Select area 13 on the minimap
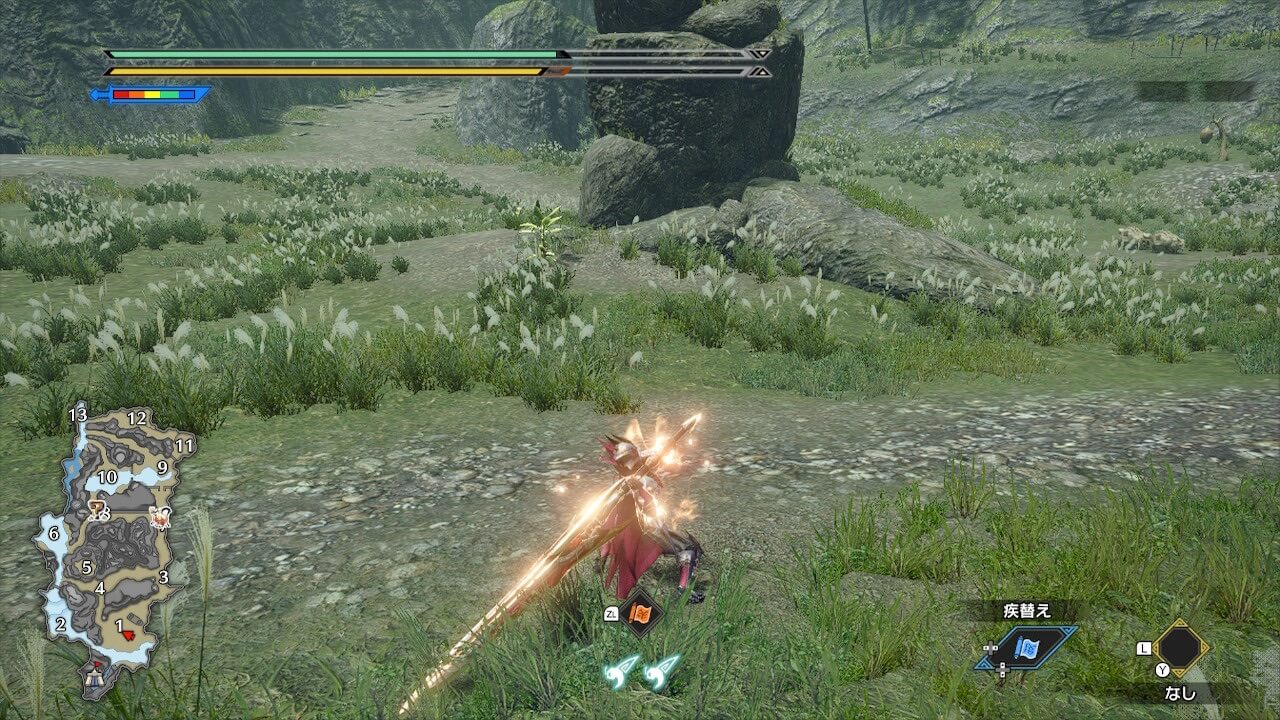 click(x=78, y=414)
